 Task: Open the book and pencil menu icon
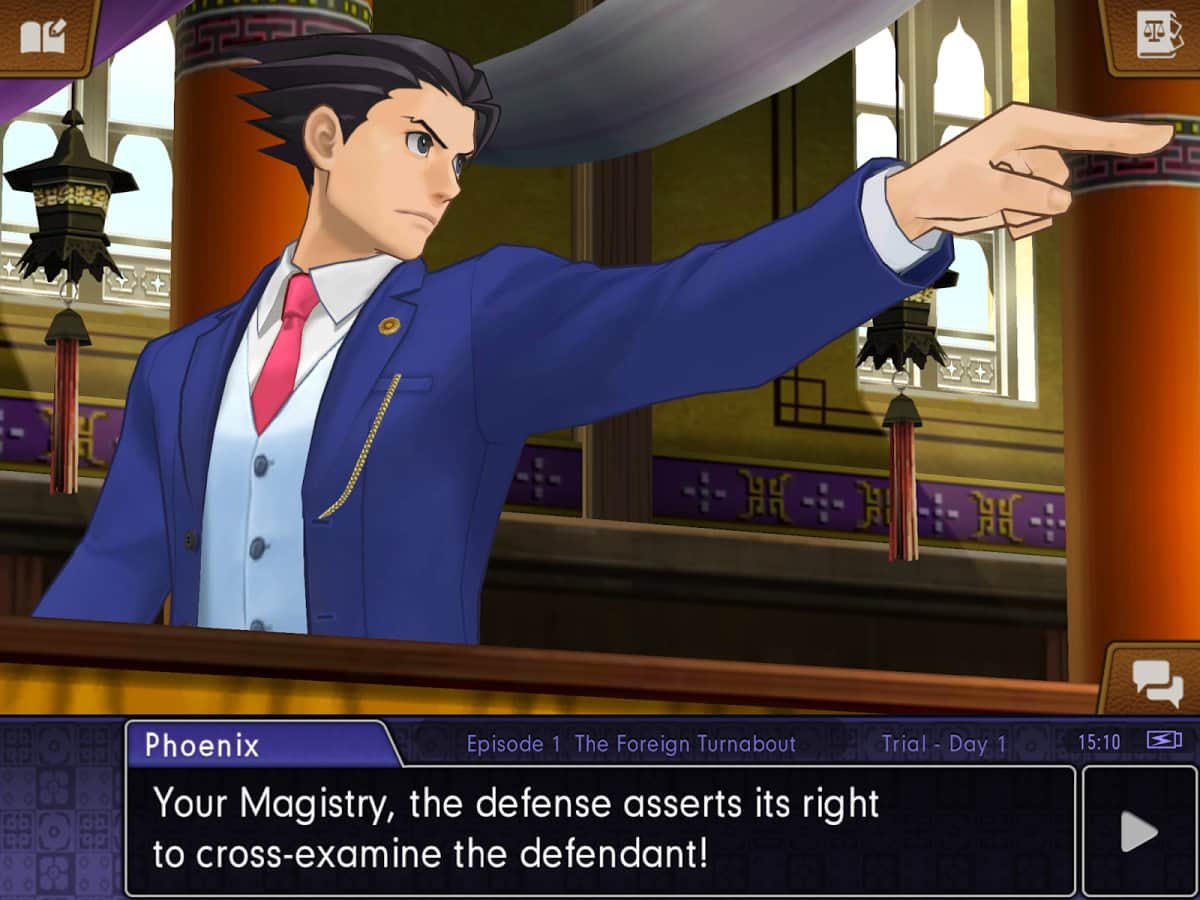pyautogui.click(x=42, y=35)
